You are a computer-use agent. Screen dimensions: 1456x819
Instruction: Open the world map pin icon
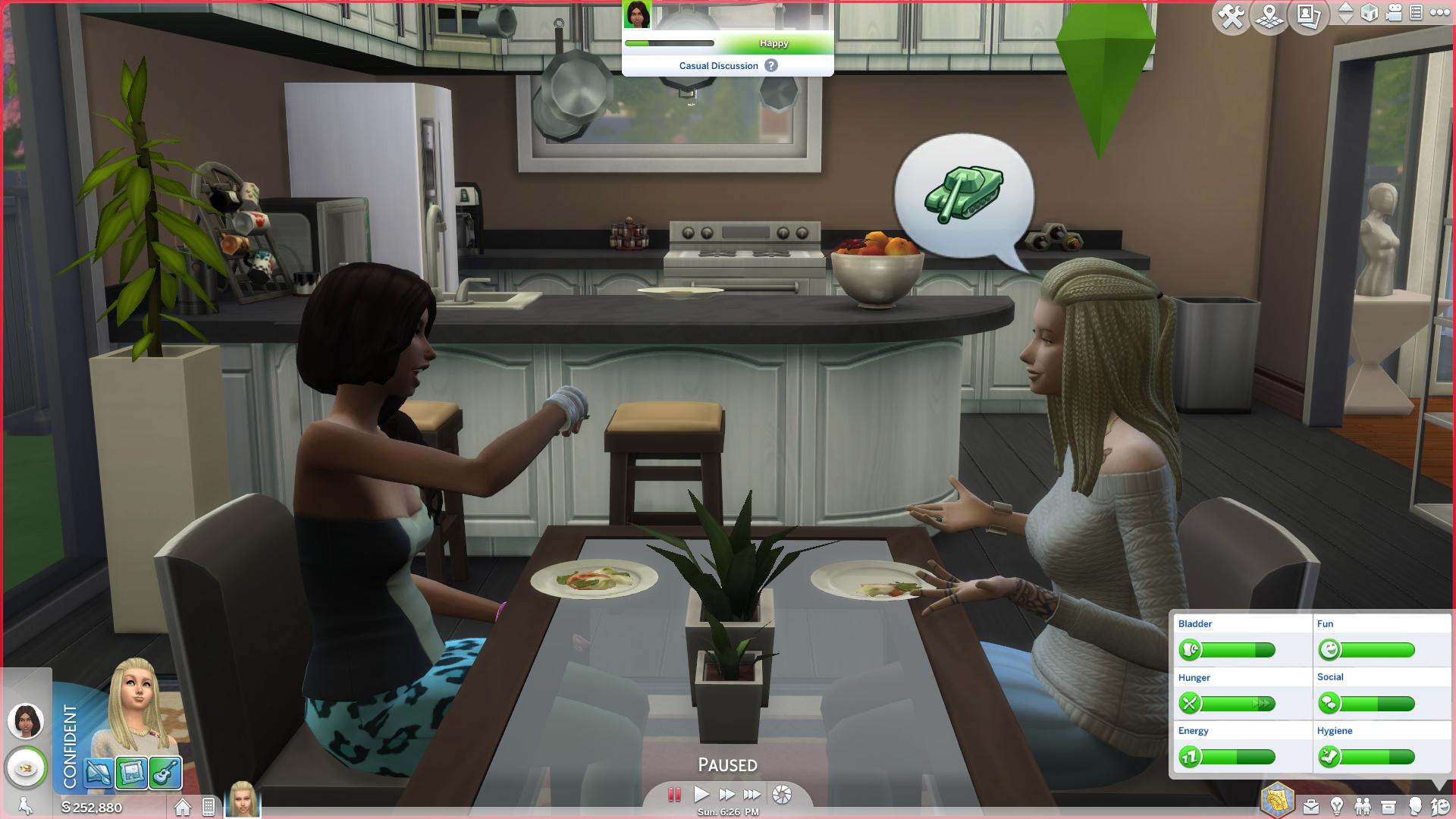click(1270, 16)
